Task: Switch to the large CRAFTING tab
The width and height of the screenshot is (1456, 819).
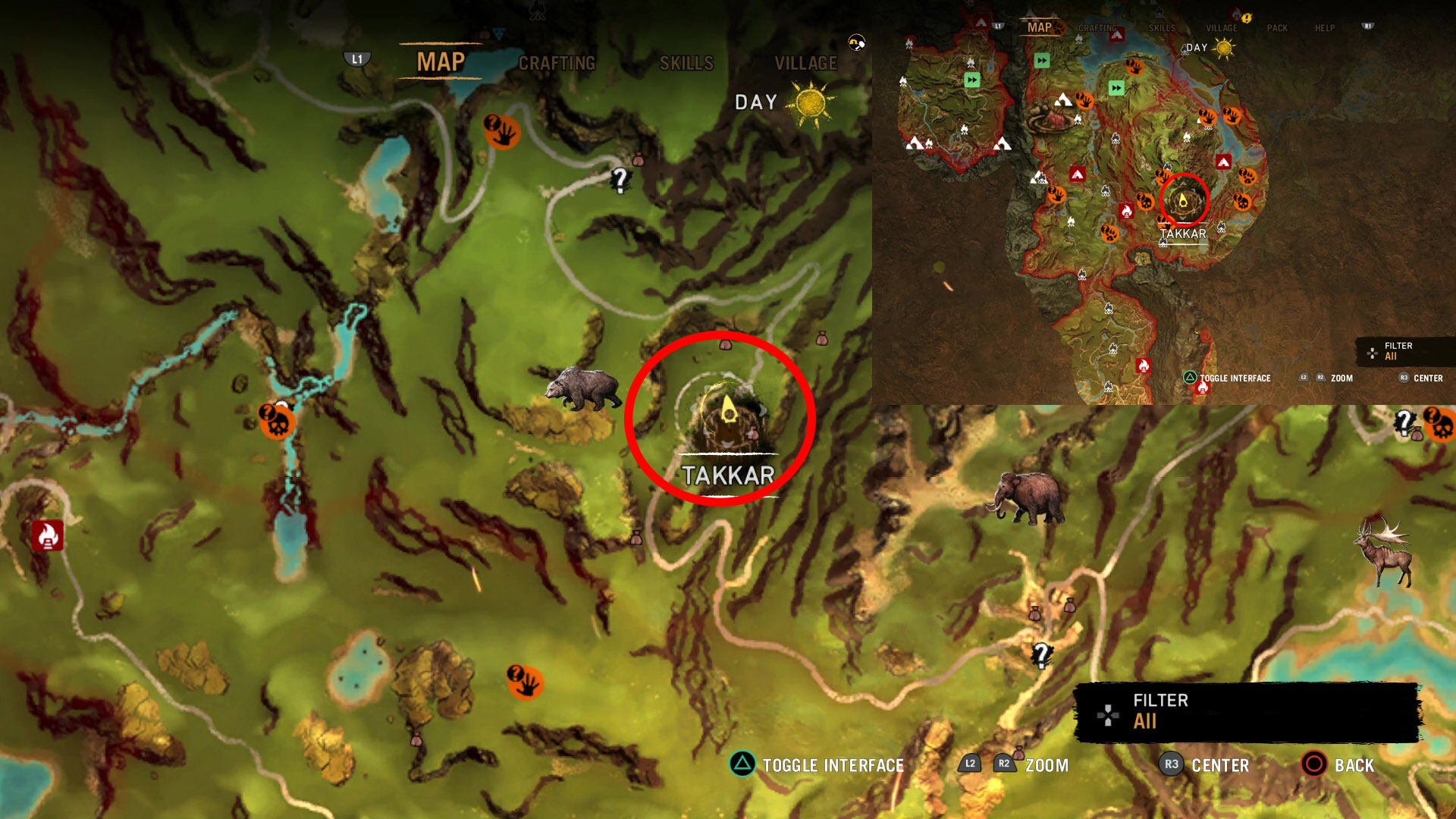Action: click(557, 64)
